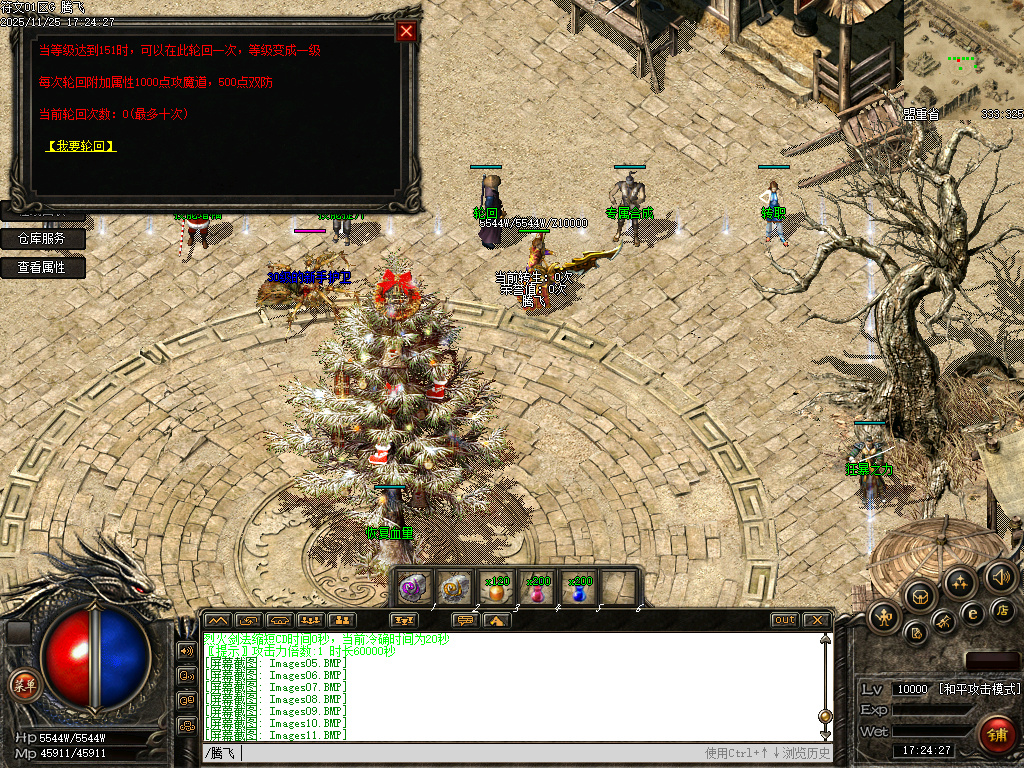Close the reincarnation dialog with the red X
The width and height of the screenshot is (1024, 768).
coord(406,31)
